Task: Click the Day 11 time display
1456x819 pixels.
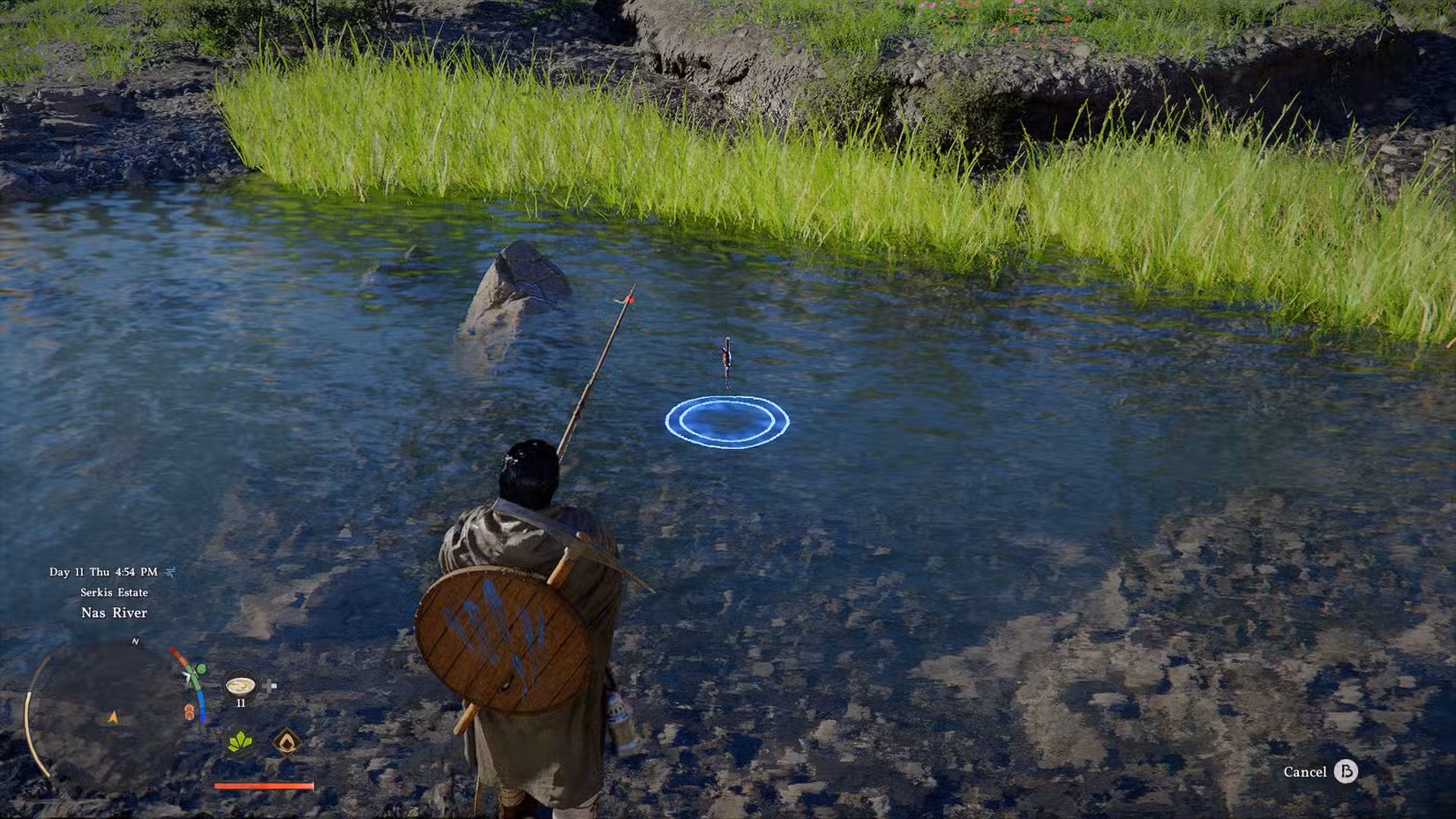Action: point(103,572)
